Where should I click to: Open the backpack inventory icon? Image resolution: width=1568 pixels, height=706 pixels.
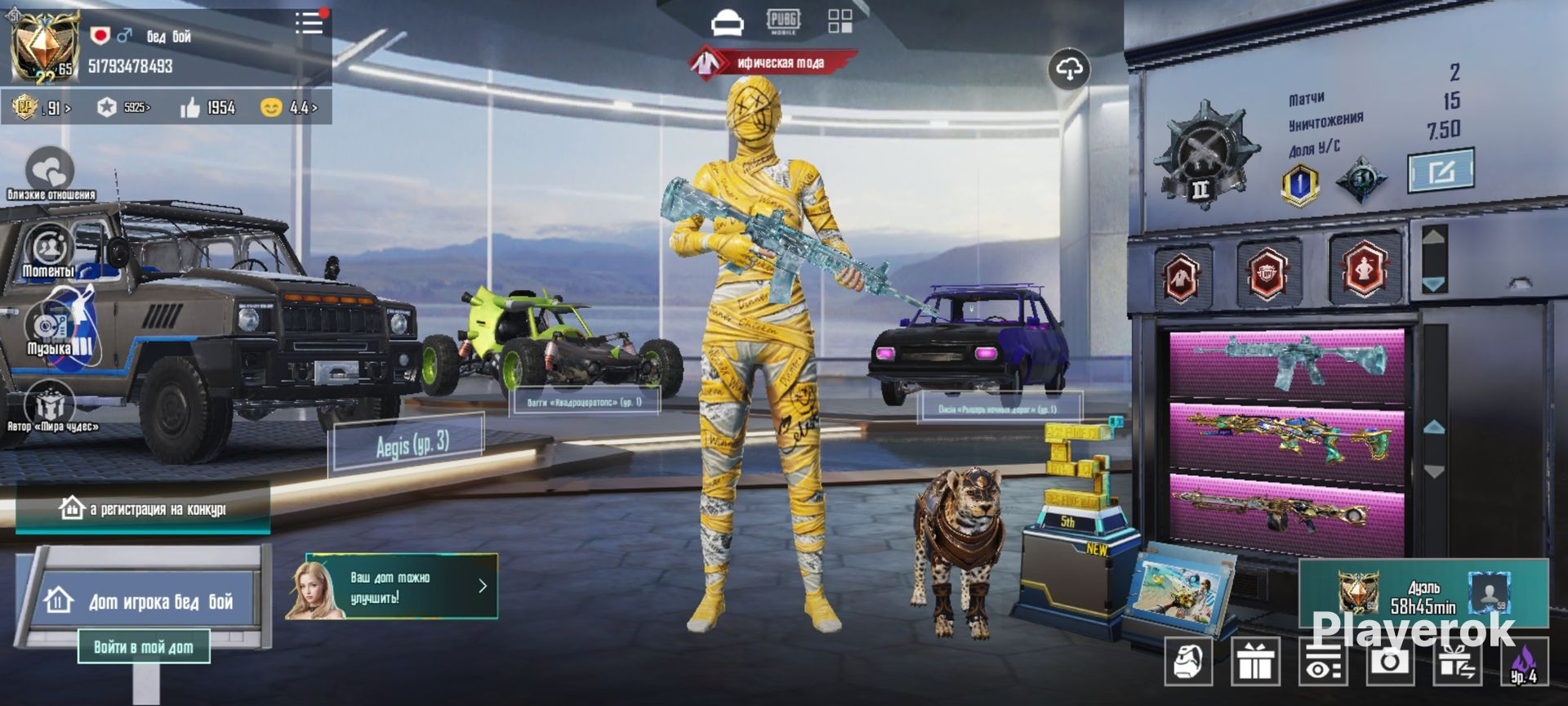coord(1189,661)
